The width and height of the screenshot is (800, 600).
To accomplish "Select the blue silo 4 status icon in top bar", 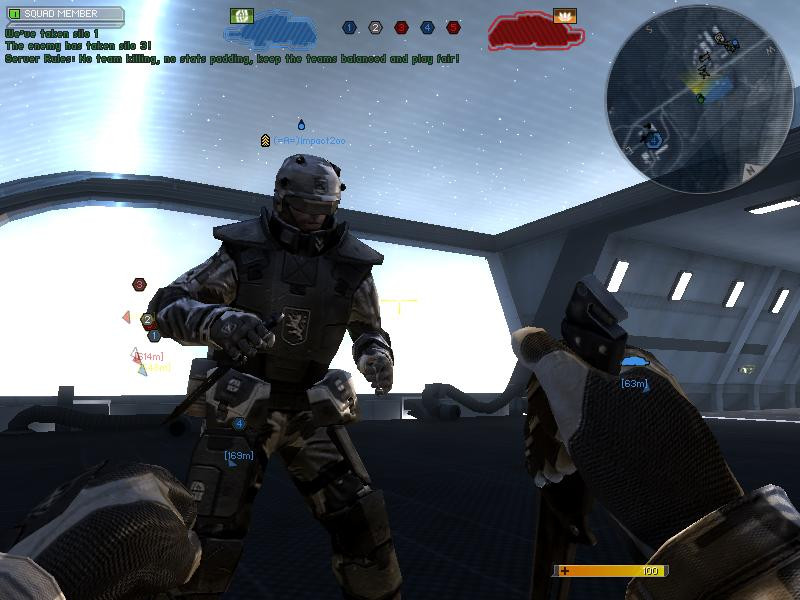I will (427, 28).
